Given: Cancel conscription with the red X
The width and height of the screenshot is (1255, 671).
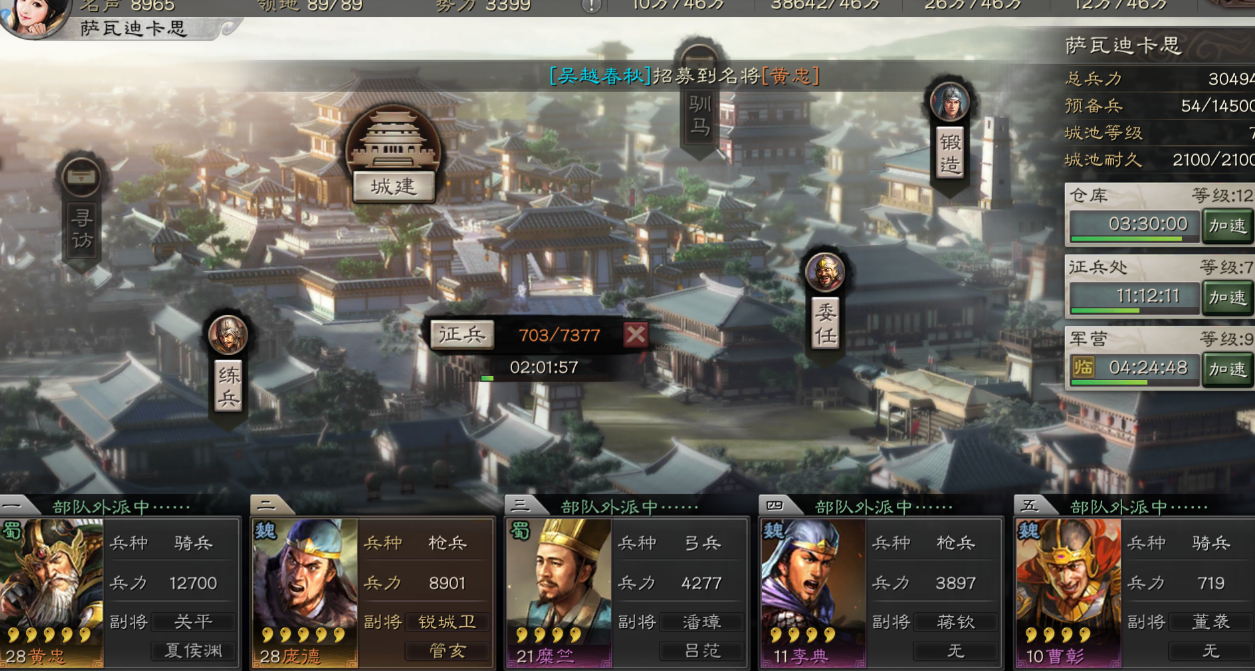Looking at the screenshot, I should click(x=635, y=334).
